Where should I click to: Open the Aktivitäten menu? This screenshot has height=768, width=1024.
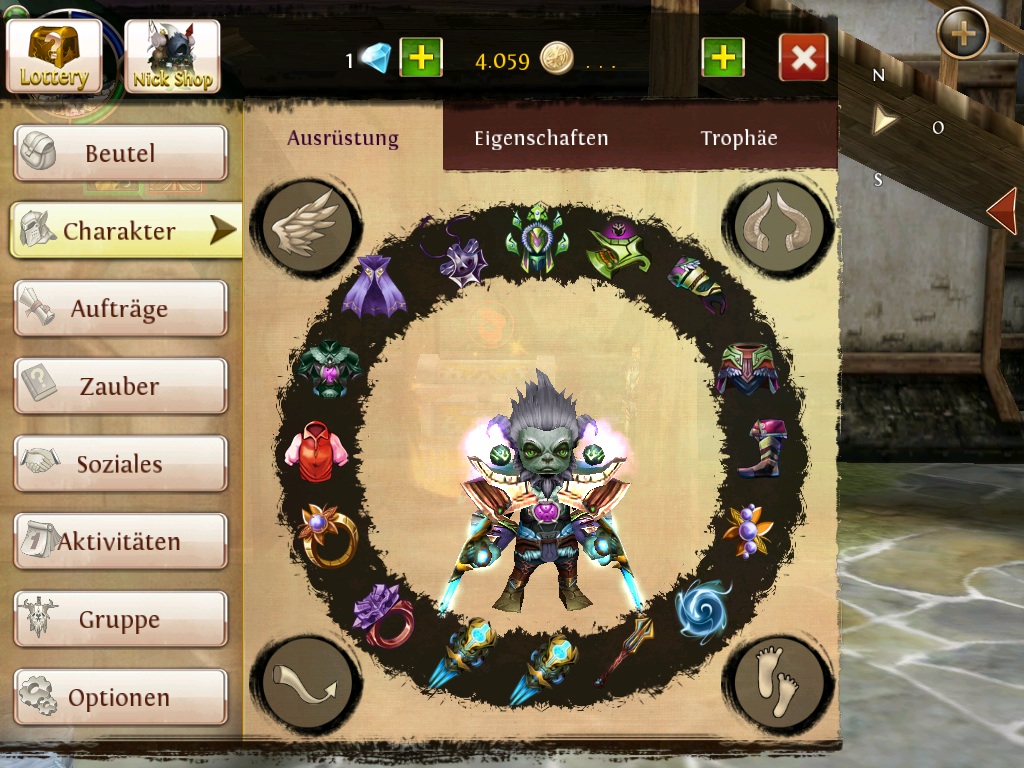click(120, 542)
